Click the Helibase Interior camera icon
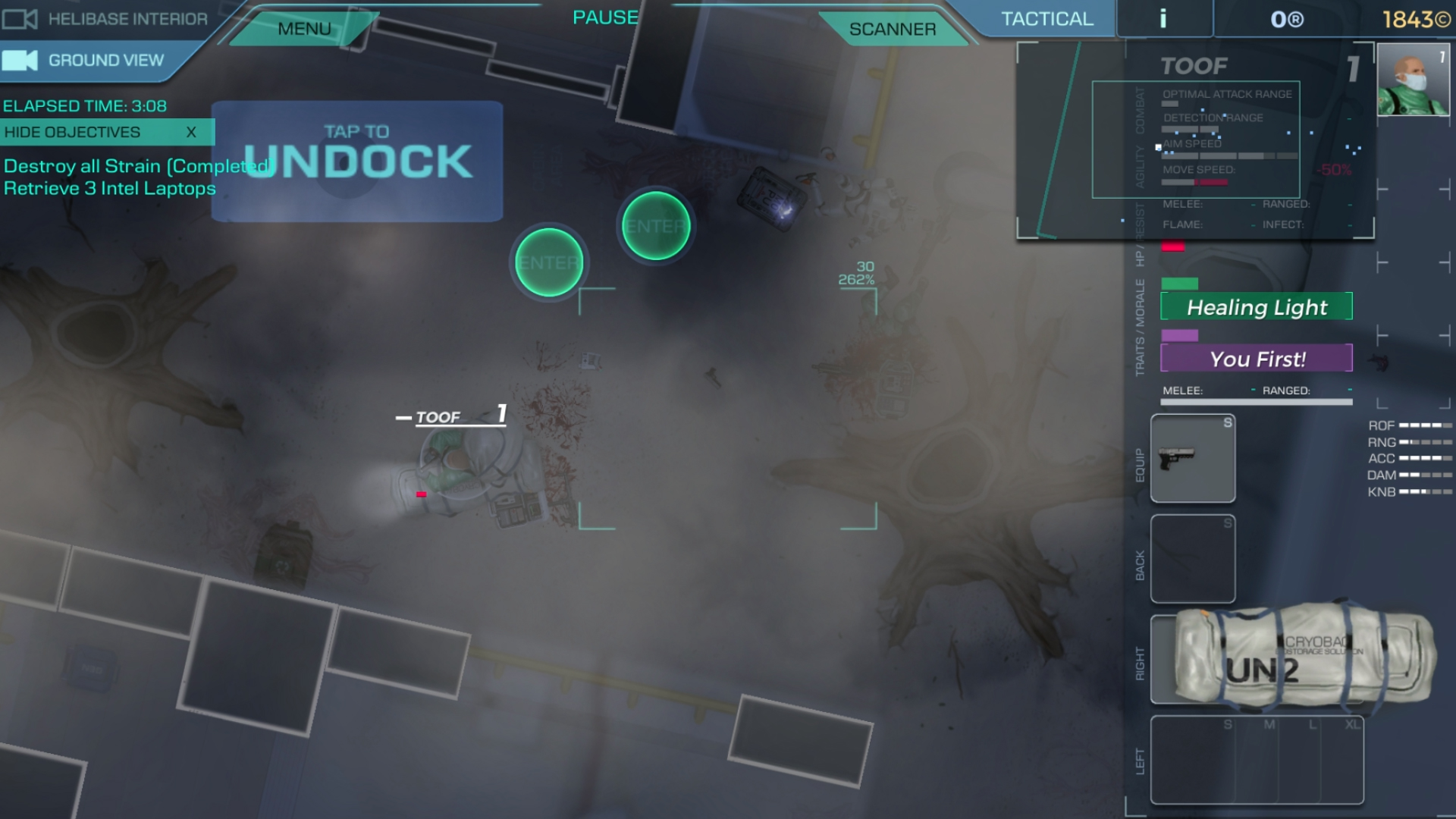This screenshot has width=1456, height=819. click(20, 19)
